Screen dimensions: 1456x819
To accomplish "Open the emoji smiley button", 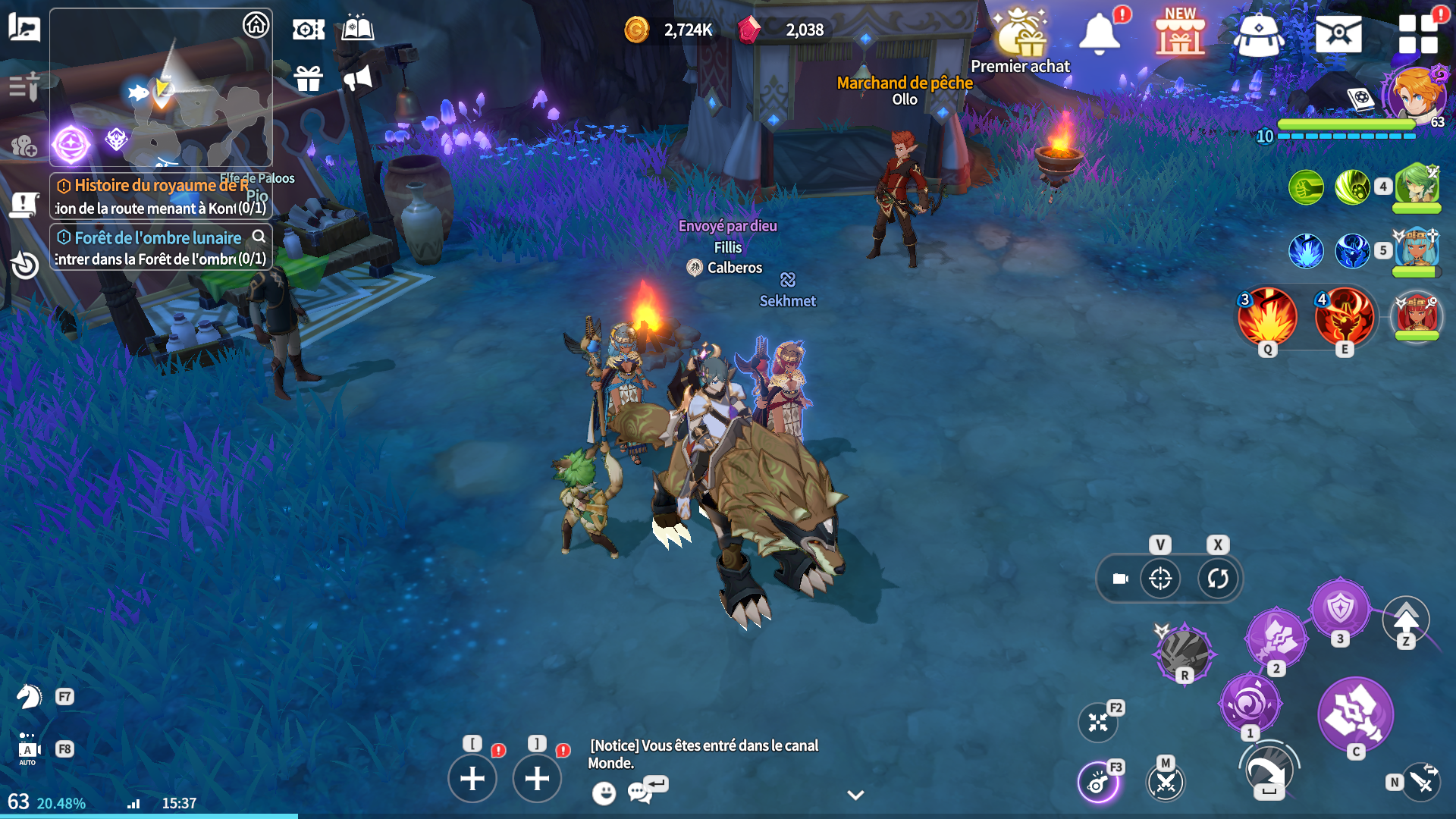I will pyautogui.click(x=604, y=793).
